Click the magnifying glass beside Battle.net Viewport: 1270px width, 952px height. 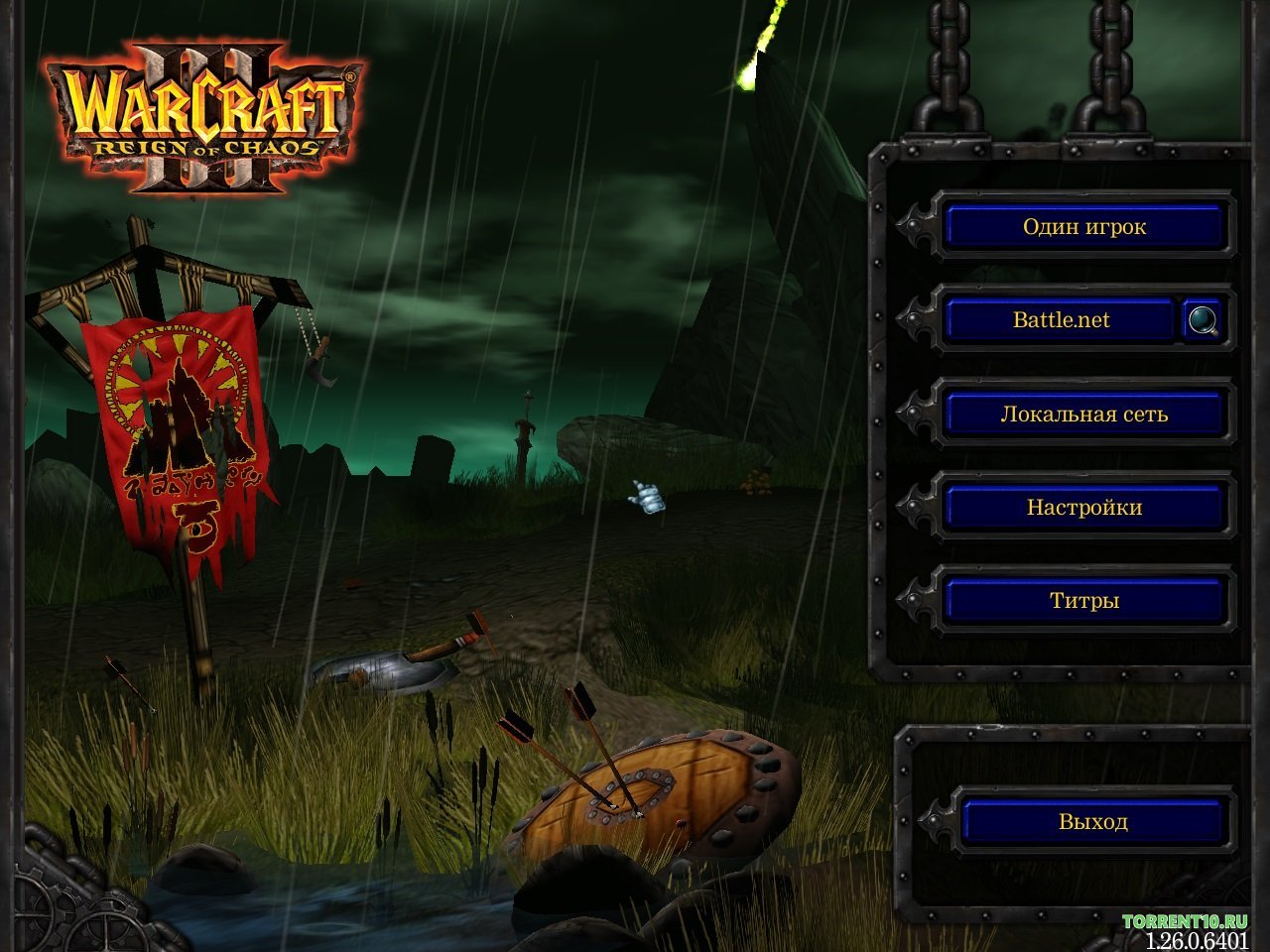tap(1205, 320)
